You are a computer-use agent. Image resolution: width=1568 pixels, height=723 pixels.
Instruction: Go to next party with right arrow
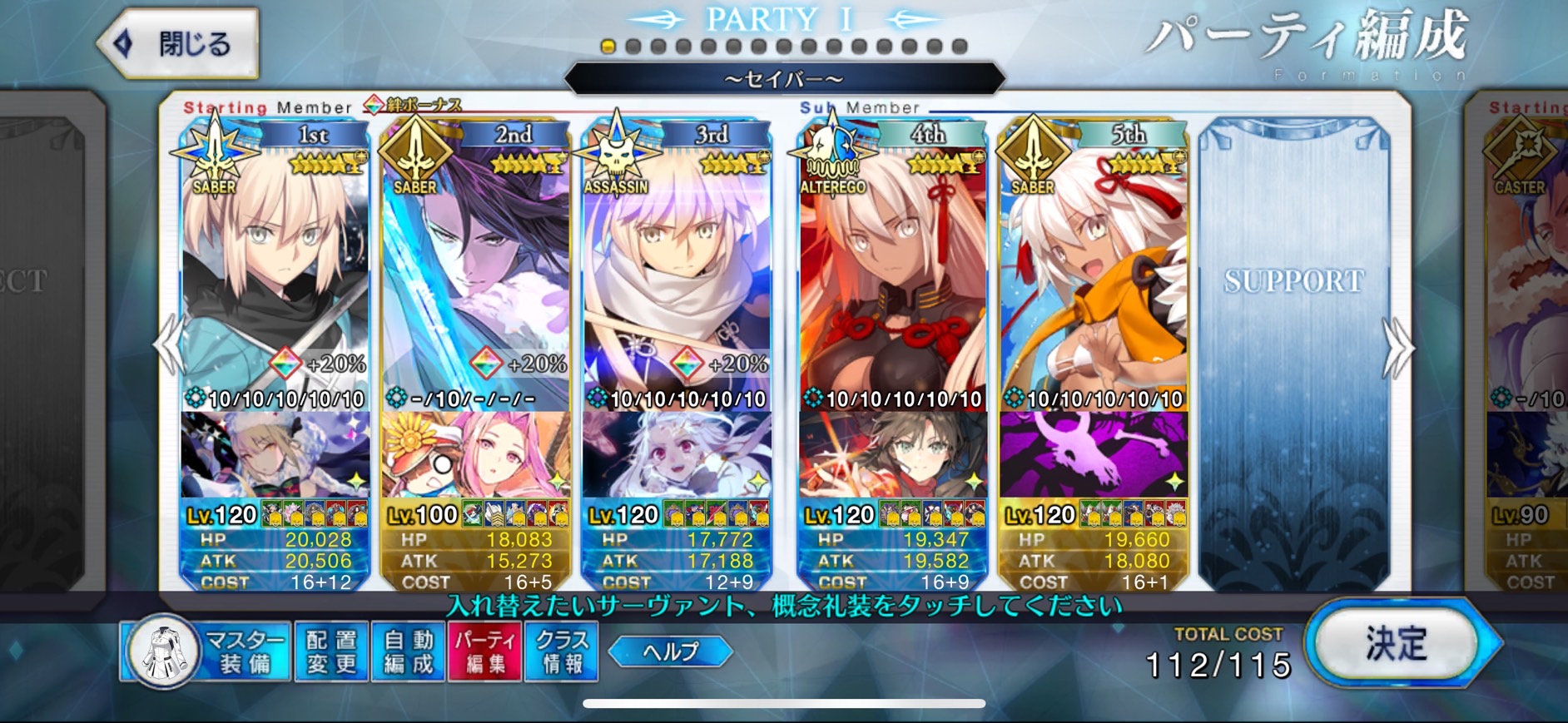point(1397,347)
